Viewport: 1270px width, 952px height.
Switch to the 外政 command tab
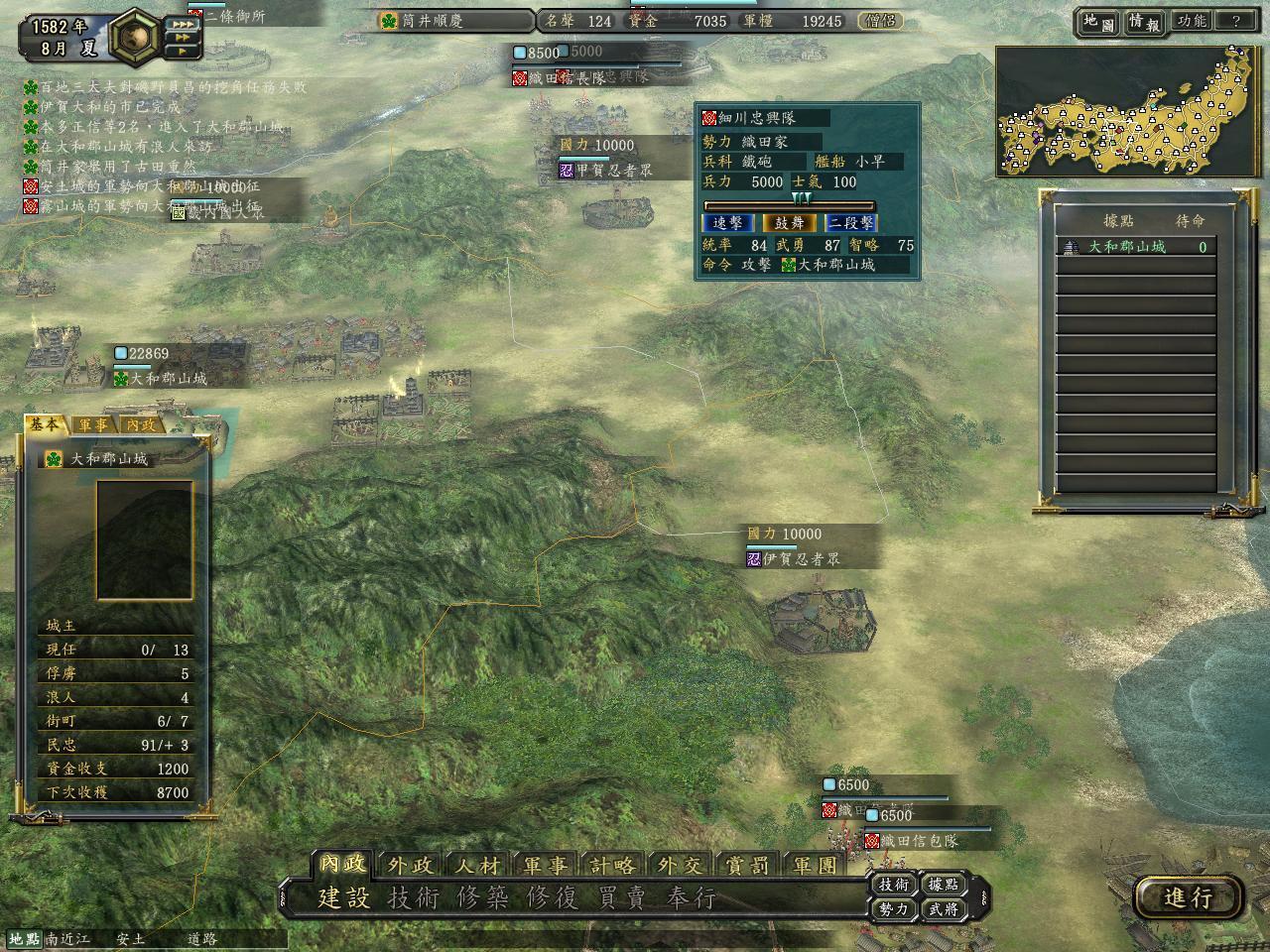(410, 866)
